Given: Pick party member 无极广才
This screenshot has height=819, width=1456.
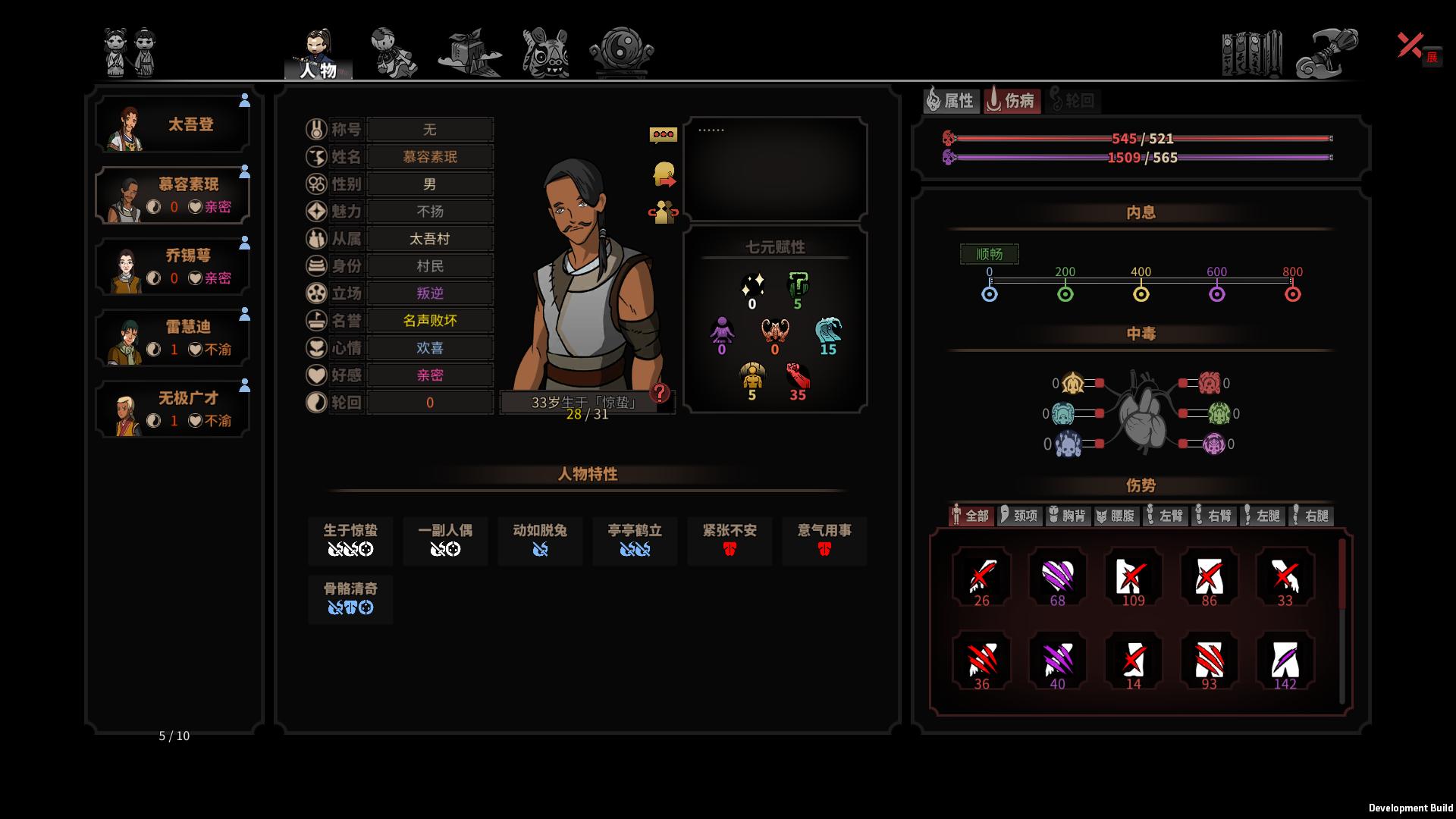Looking at the screenshot, I should [x=173, y=409].
